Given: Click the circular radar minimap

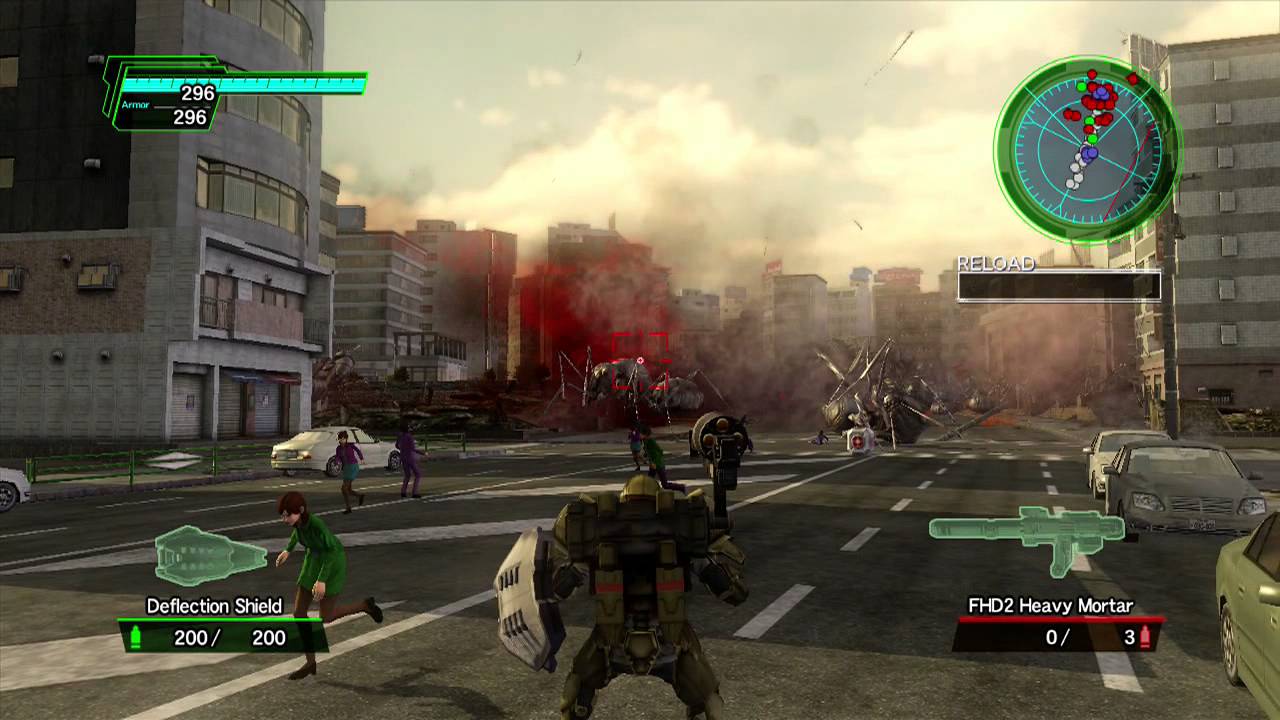Looking at the screenshot, I should [1088, 147].
